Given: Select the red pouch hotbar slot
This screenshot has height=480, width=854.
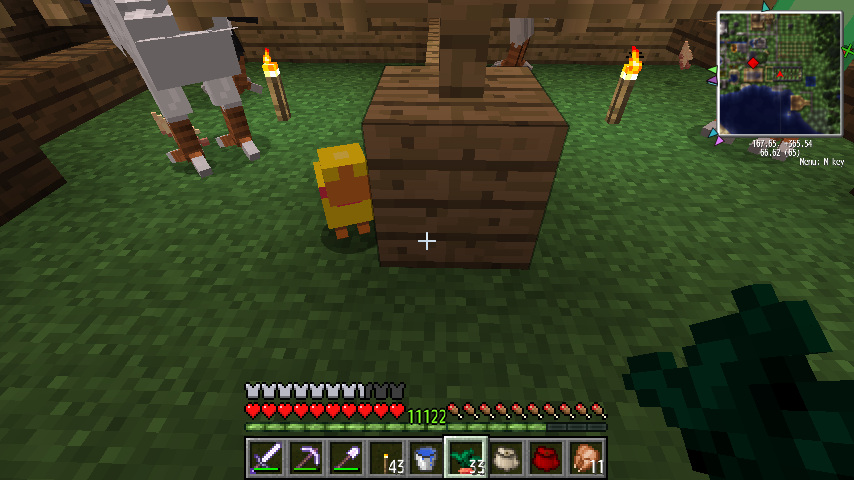Looking at the screenshot, I should click(546, 458).
